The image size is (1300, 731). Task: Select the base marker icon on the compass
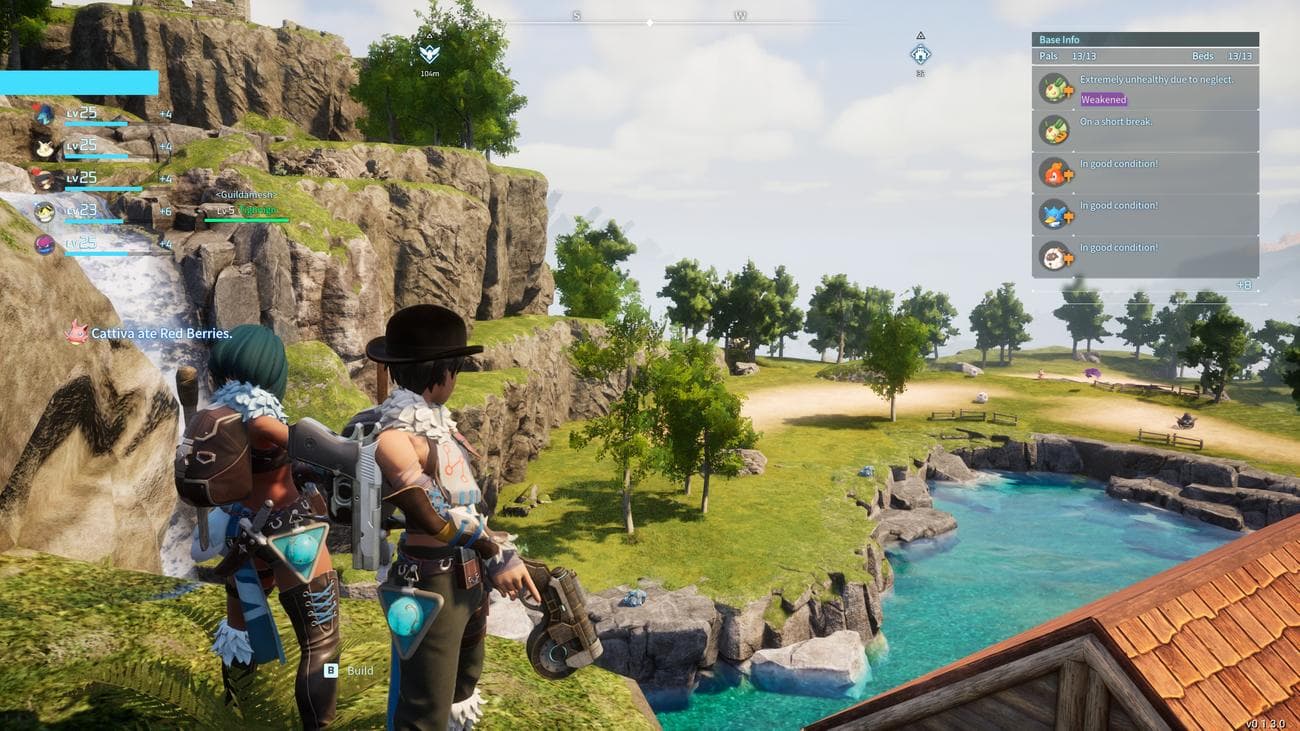[921, 54]
